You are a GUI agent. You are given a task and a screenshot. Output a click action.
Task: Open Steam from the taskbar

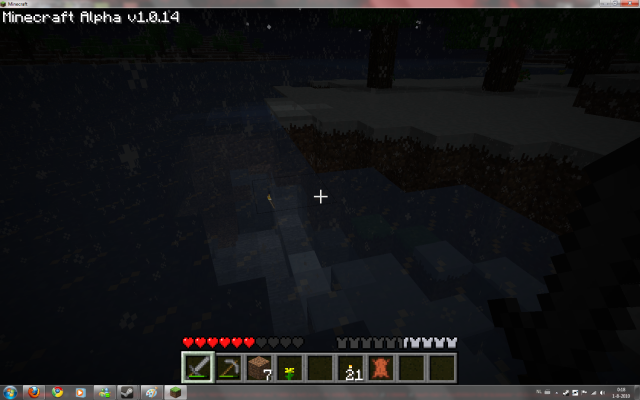[x=128, y=392]
